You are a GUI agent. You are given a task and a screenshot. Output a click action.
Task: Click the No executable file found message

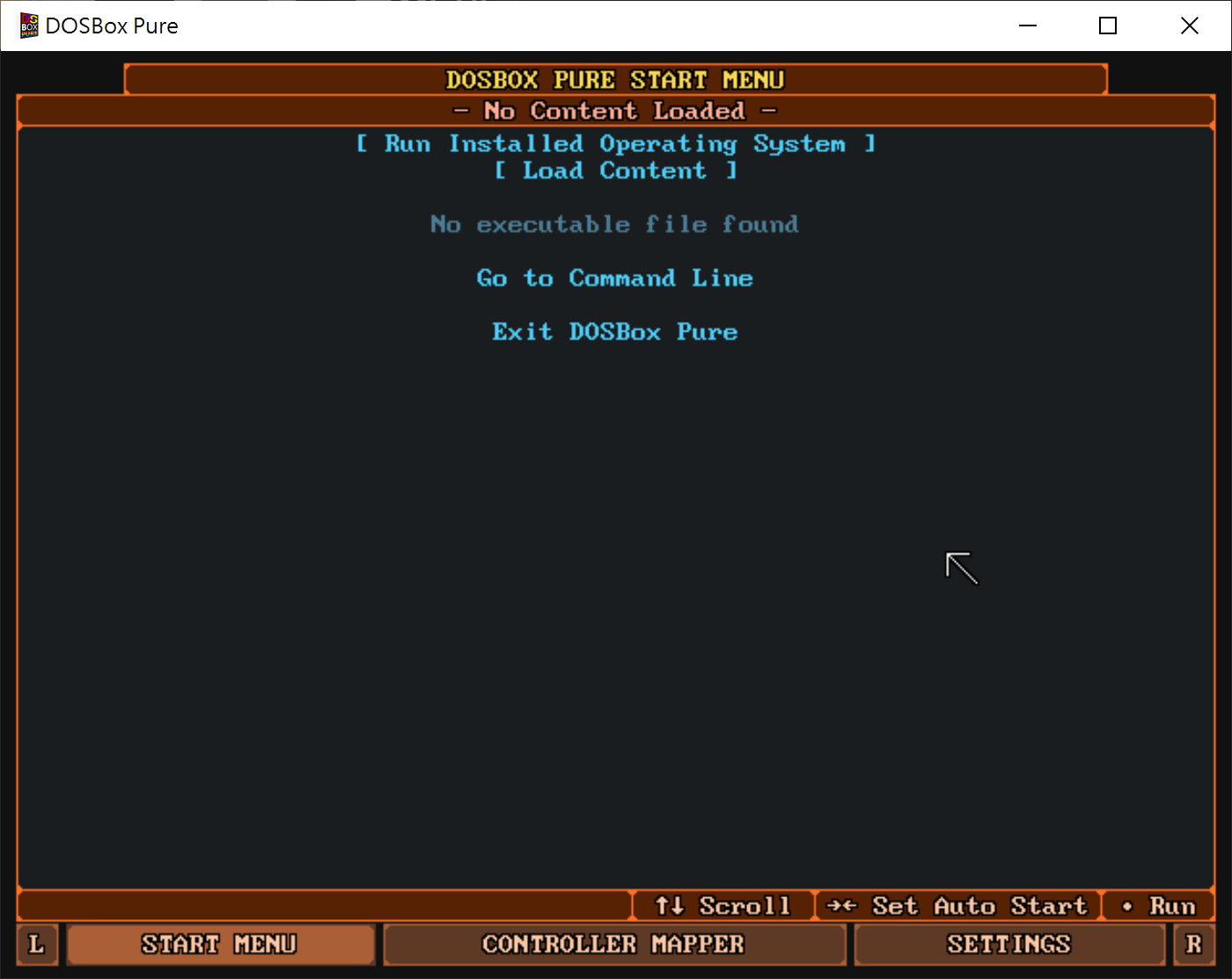pyautogui.click(x=613, y=224)
